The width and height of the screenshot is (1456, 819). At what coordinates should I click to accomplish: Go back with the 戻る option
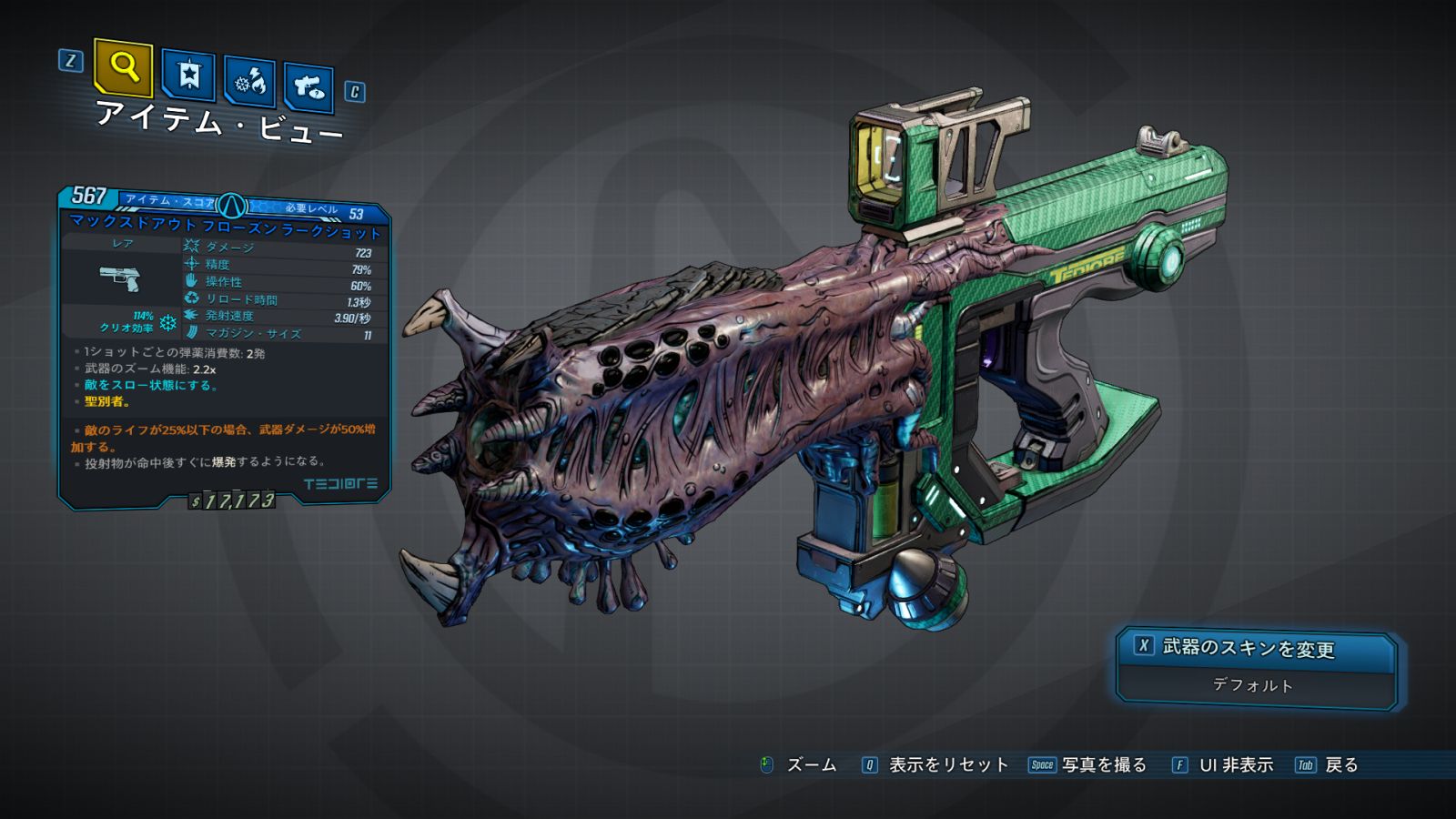1340,765
